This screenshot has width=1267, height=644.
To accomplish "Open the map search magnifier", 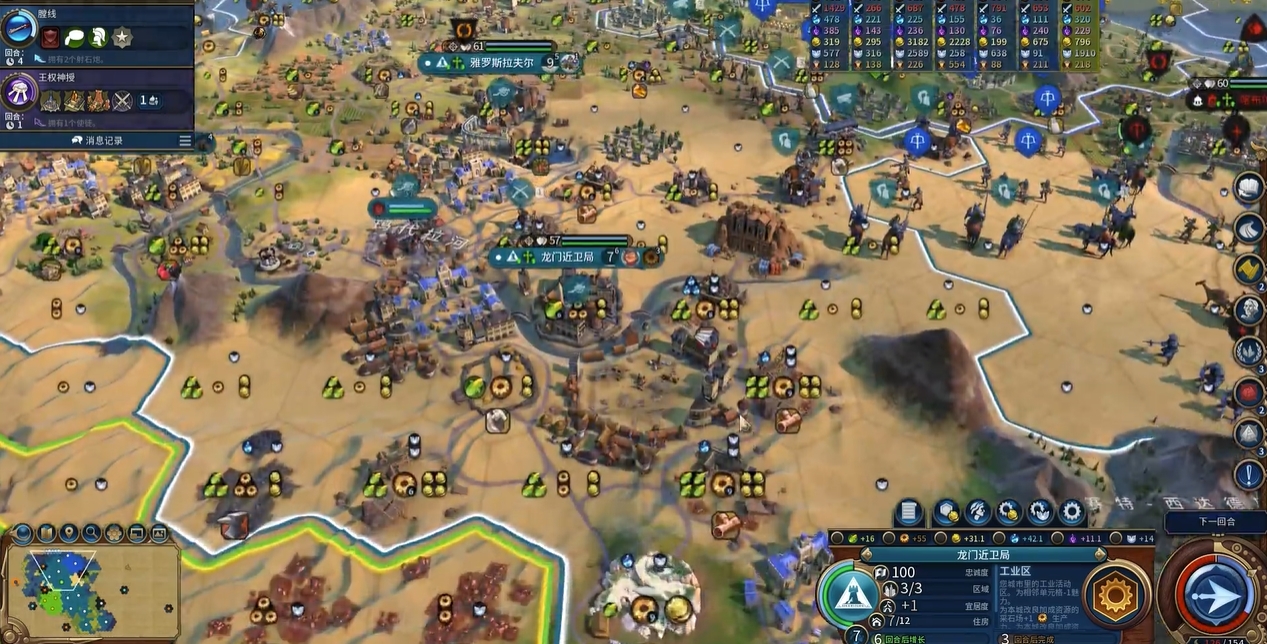I will tap(91, 533).
